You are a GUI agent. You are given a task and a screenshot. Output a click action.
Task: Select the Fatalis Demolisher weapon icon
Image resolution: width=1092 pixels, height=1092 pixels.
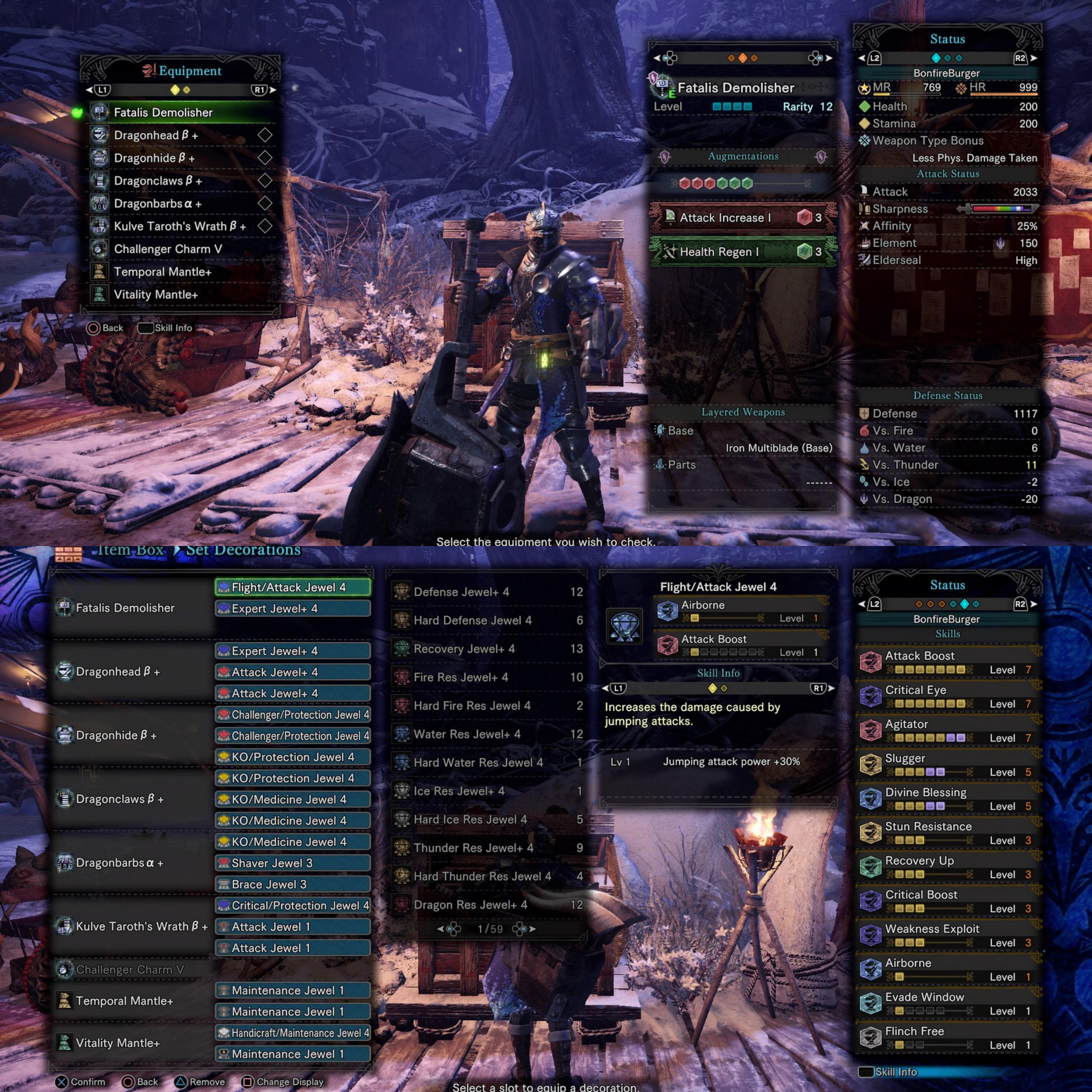(x=99, y=112)
